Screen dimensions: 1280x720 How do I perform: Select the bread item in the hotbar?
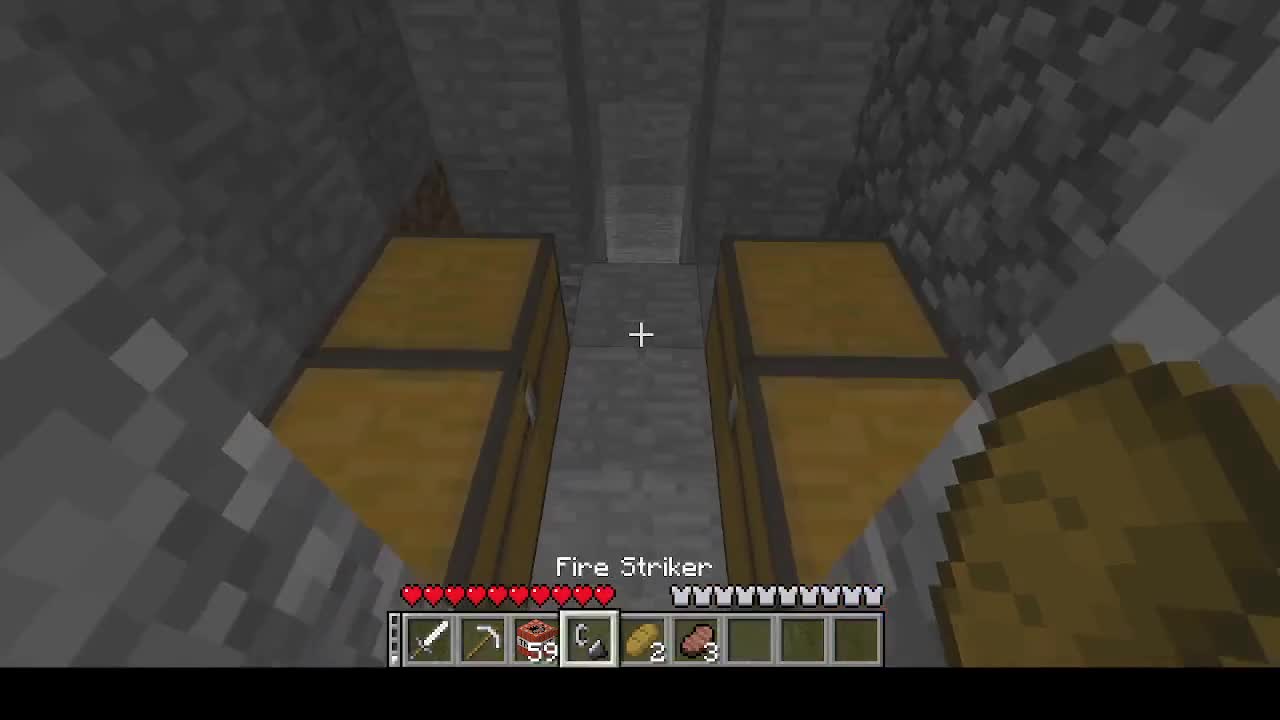(646, 640)
